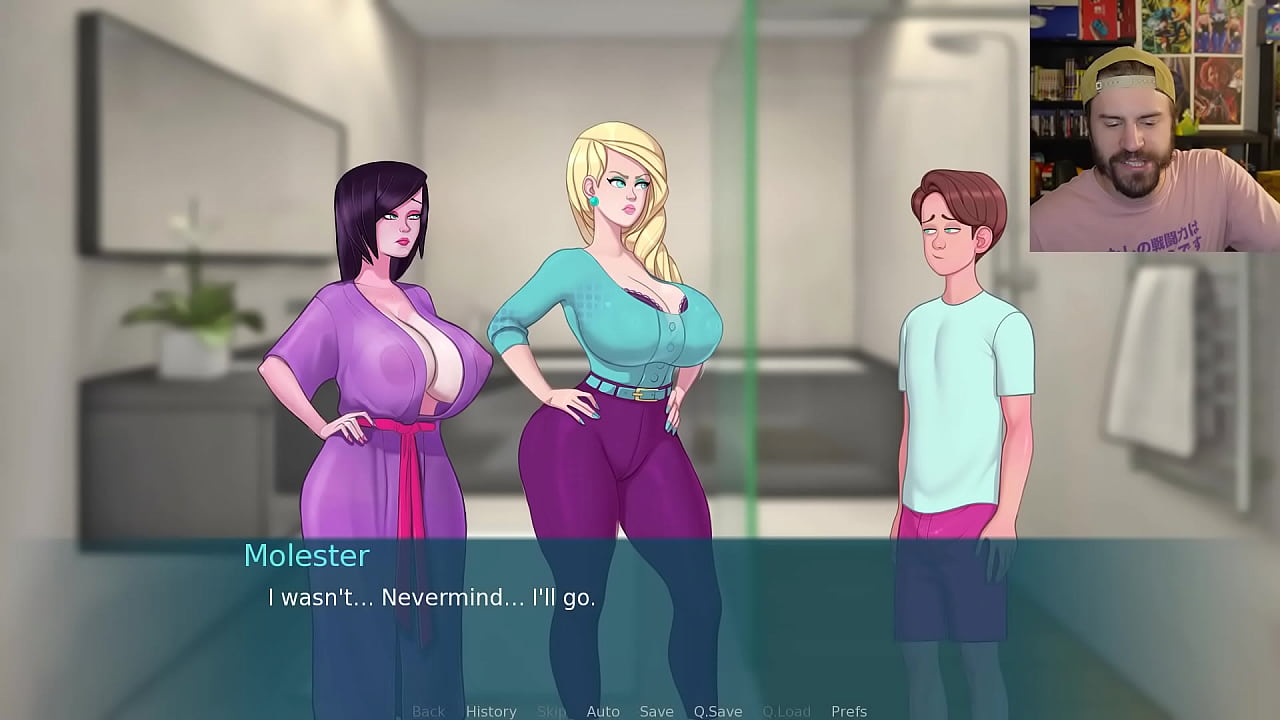Perform a Q.Save quick save
The width and height of the screenshot is (1280, 720).
click(x=718, y=710)
